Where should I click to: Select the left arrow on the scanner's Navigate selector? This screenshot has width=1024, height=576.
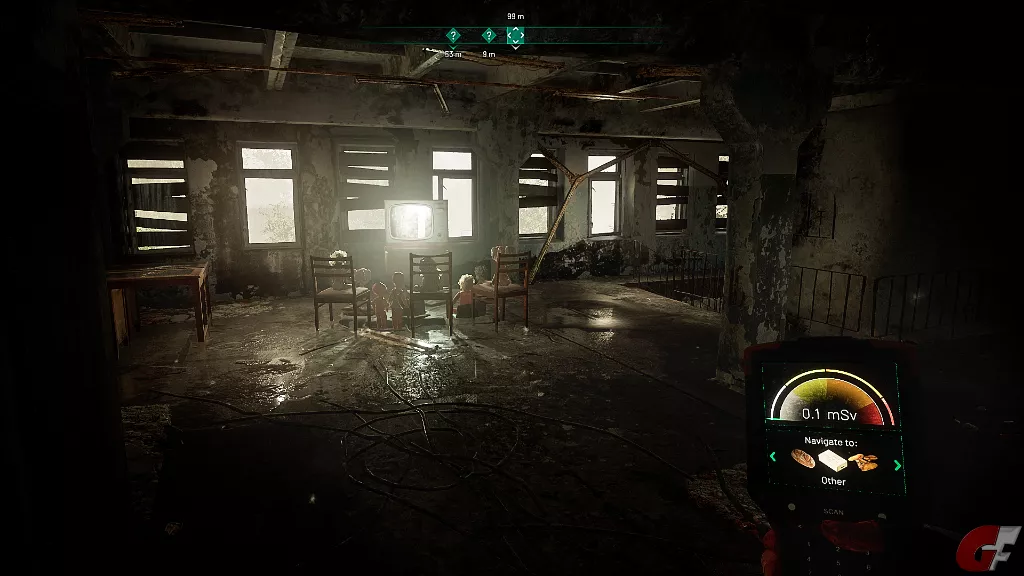tap(772, 458)
